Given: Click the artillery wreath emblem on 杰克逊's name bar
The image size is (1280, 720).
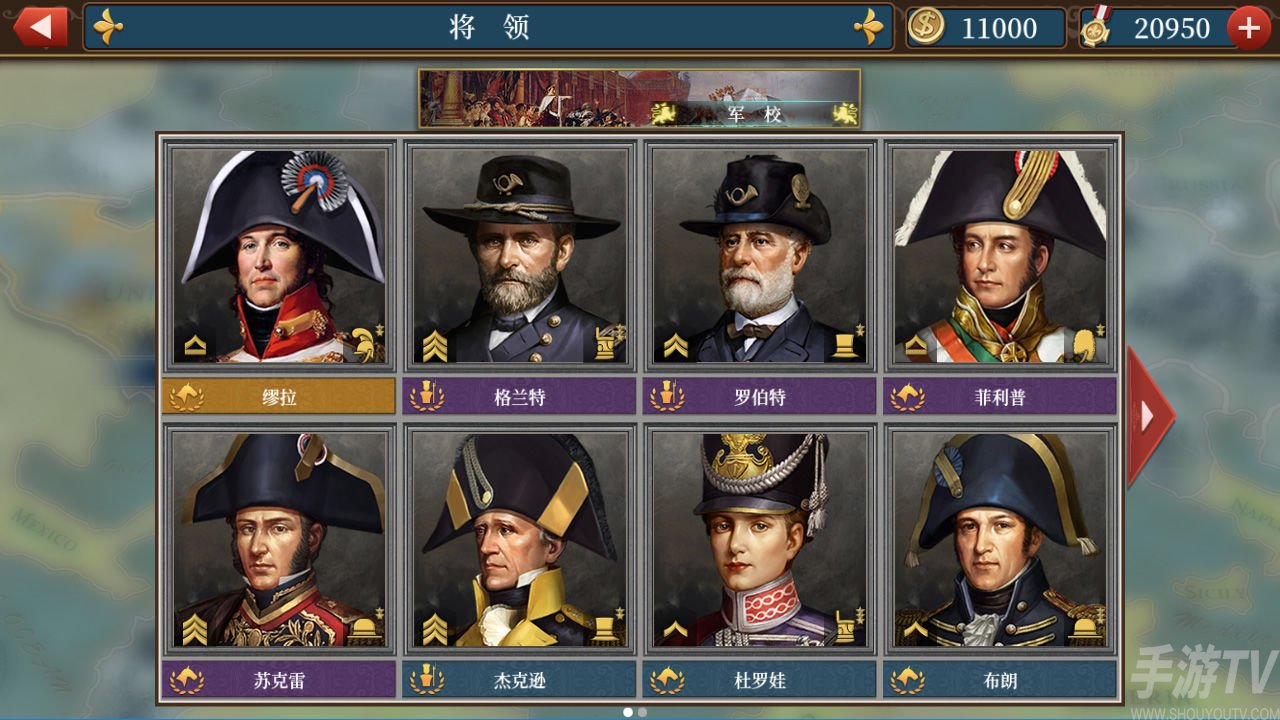Looking at the screenshot, I should pyautogui.click(x=427, y=679).
